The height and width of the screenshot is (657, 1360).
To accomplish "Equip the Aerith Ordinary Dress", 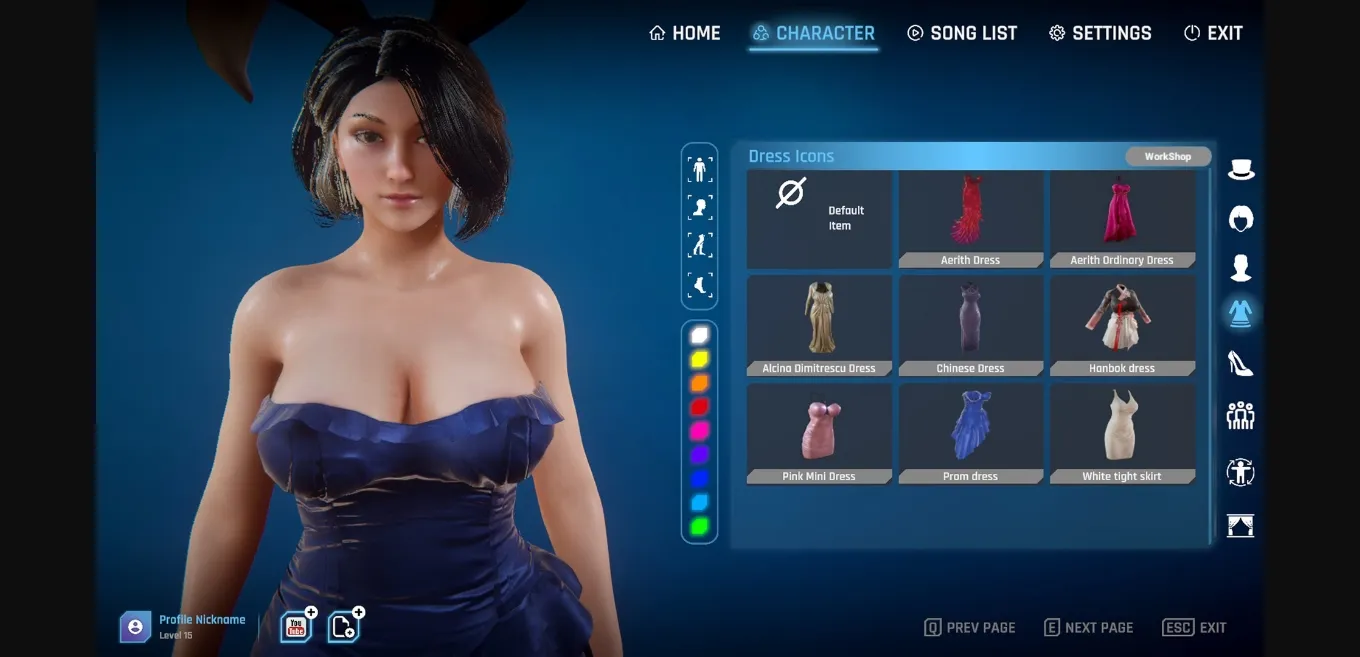I will click(x=1122, y=218).
